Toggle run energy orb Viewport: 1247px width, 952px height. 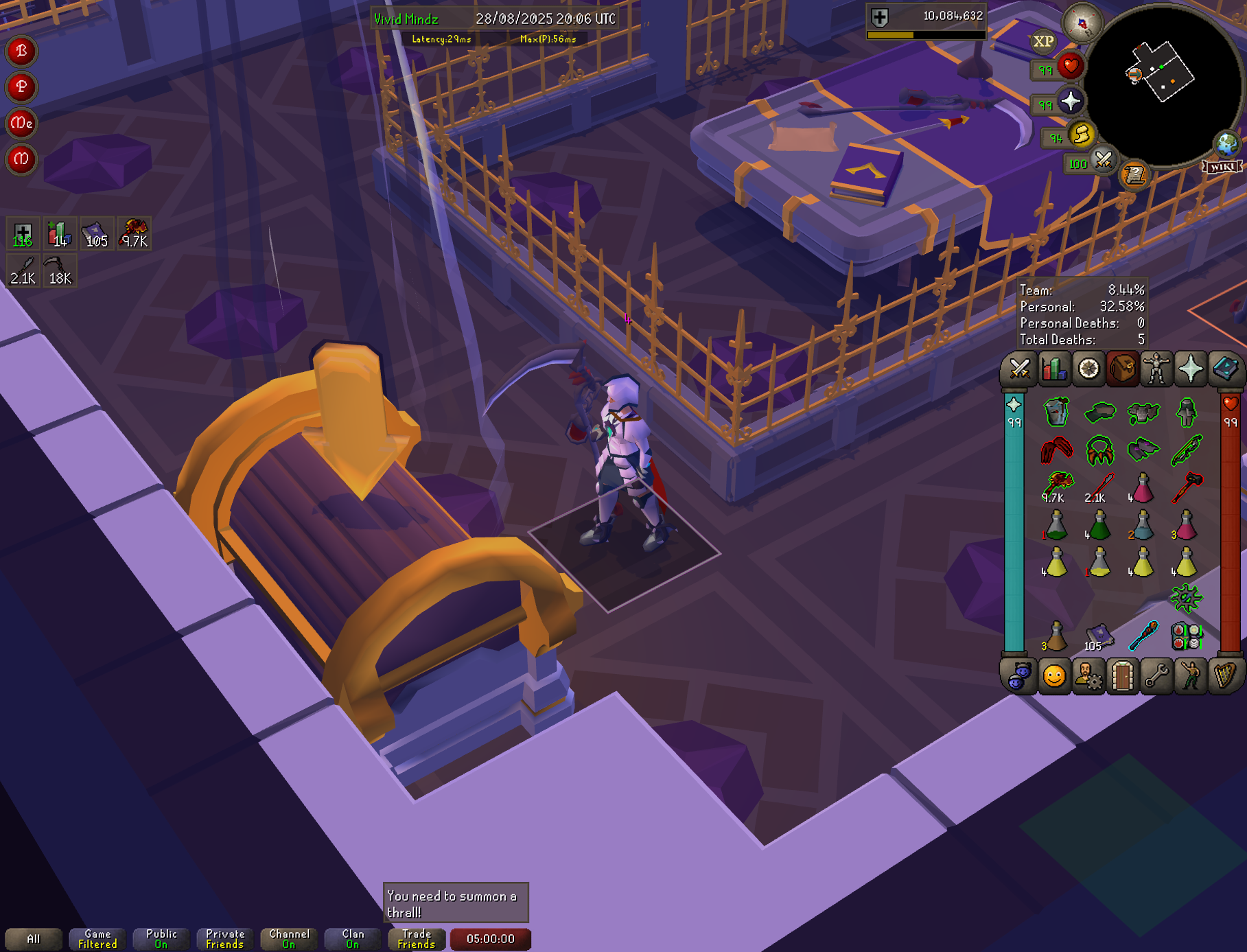tap(1082, 135)
